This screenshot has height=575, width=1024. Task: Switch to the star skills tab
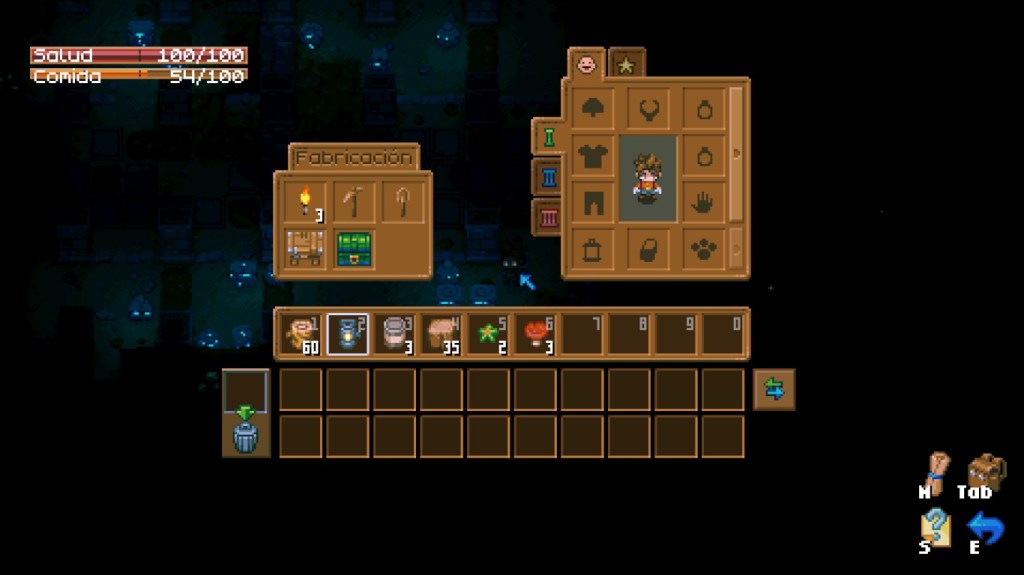(x=626, y=65)
